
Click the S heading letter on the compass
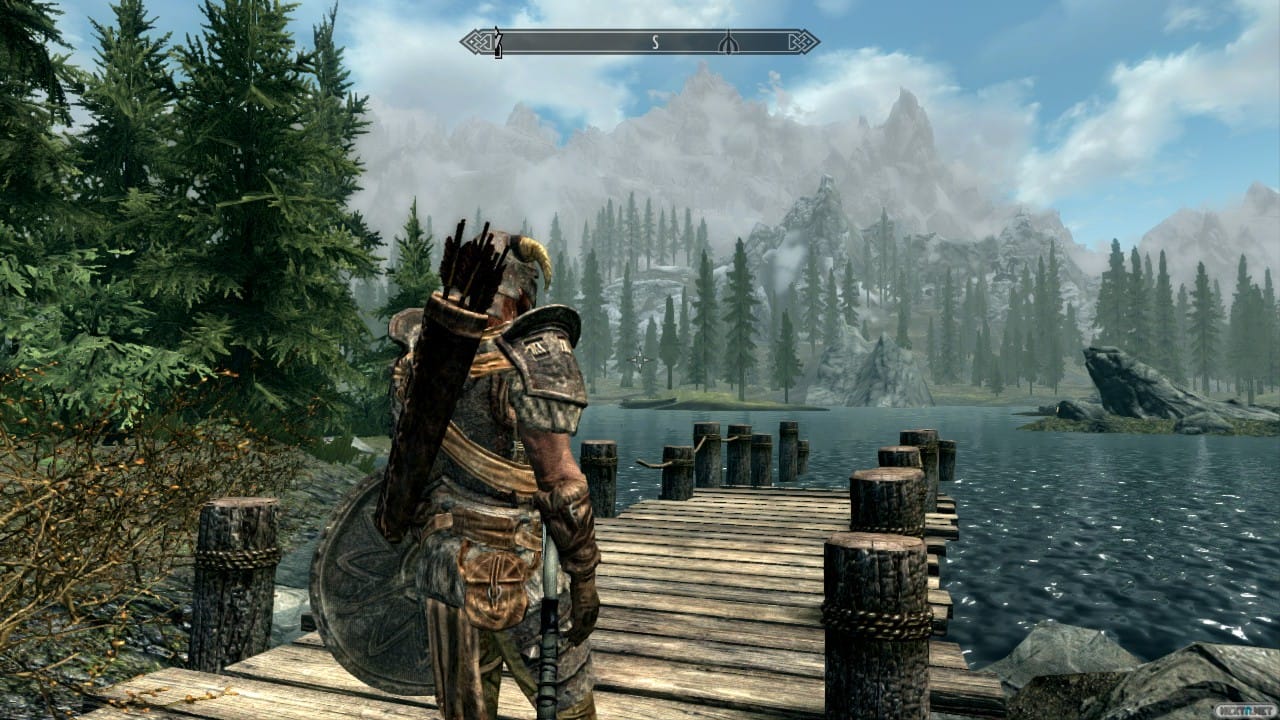click(x=656, y=42)
